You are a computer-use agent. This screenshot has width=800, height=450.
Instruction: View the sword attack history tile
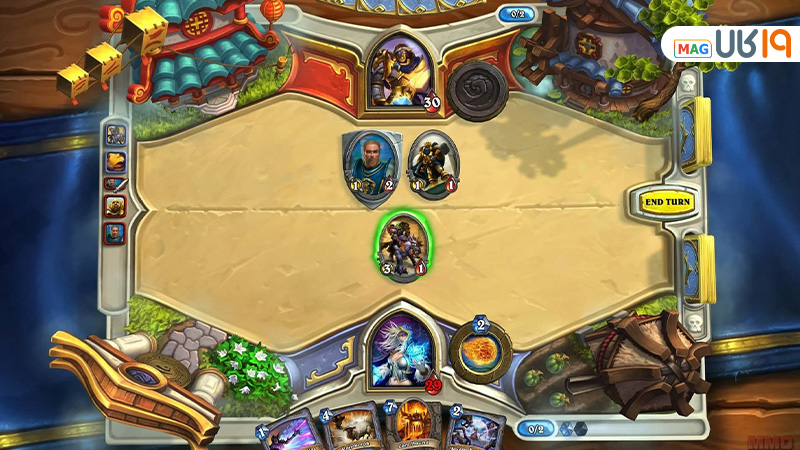(116, 184)
